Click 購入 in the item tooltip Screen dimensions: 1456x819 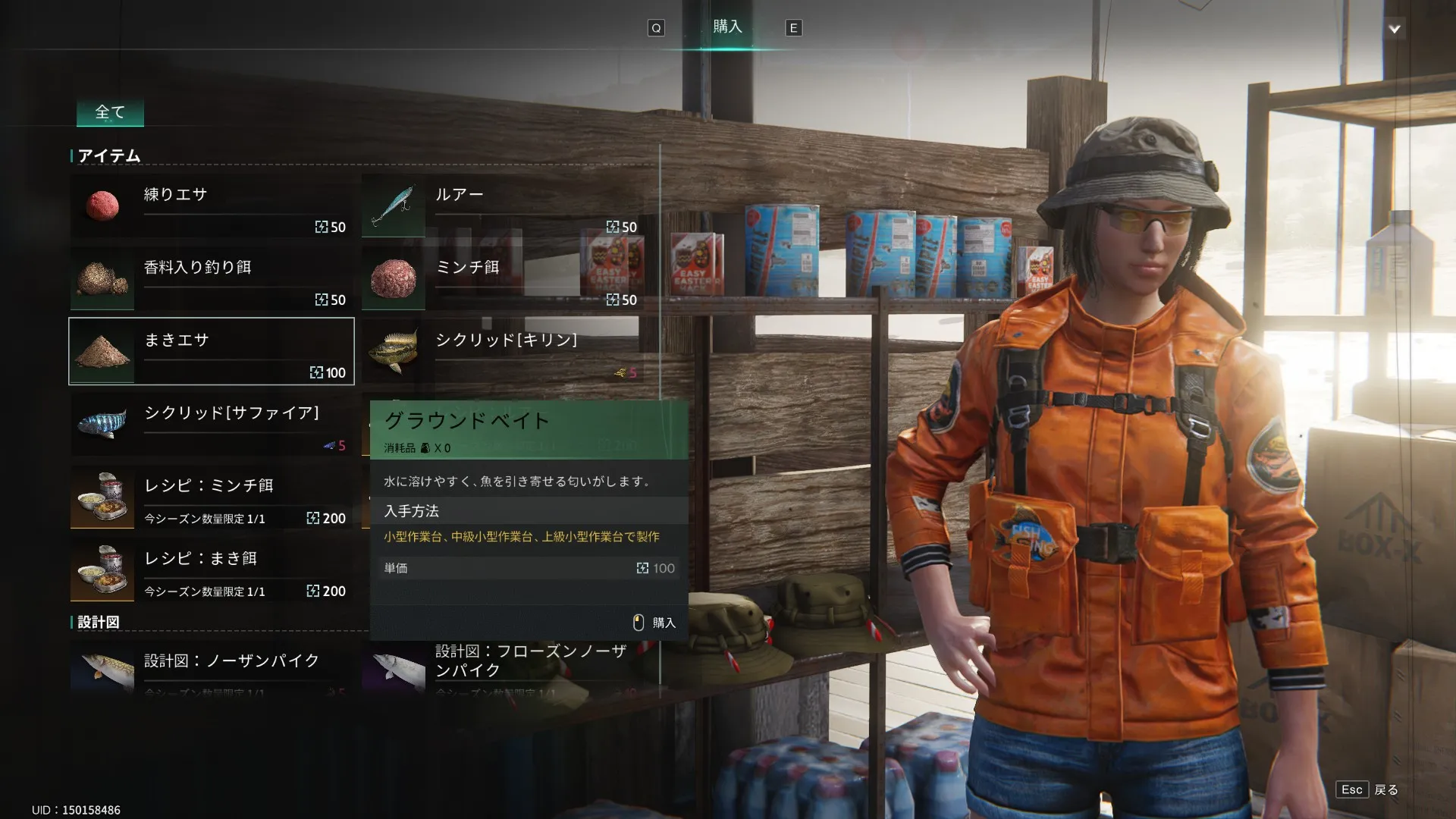(x=654, y=623)
